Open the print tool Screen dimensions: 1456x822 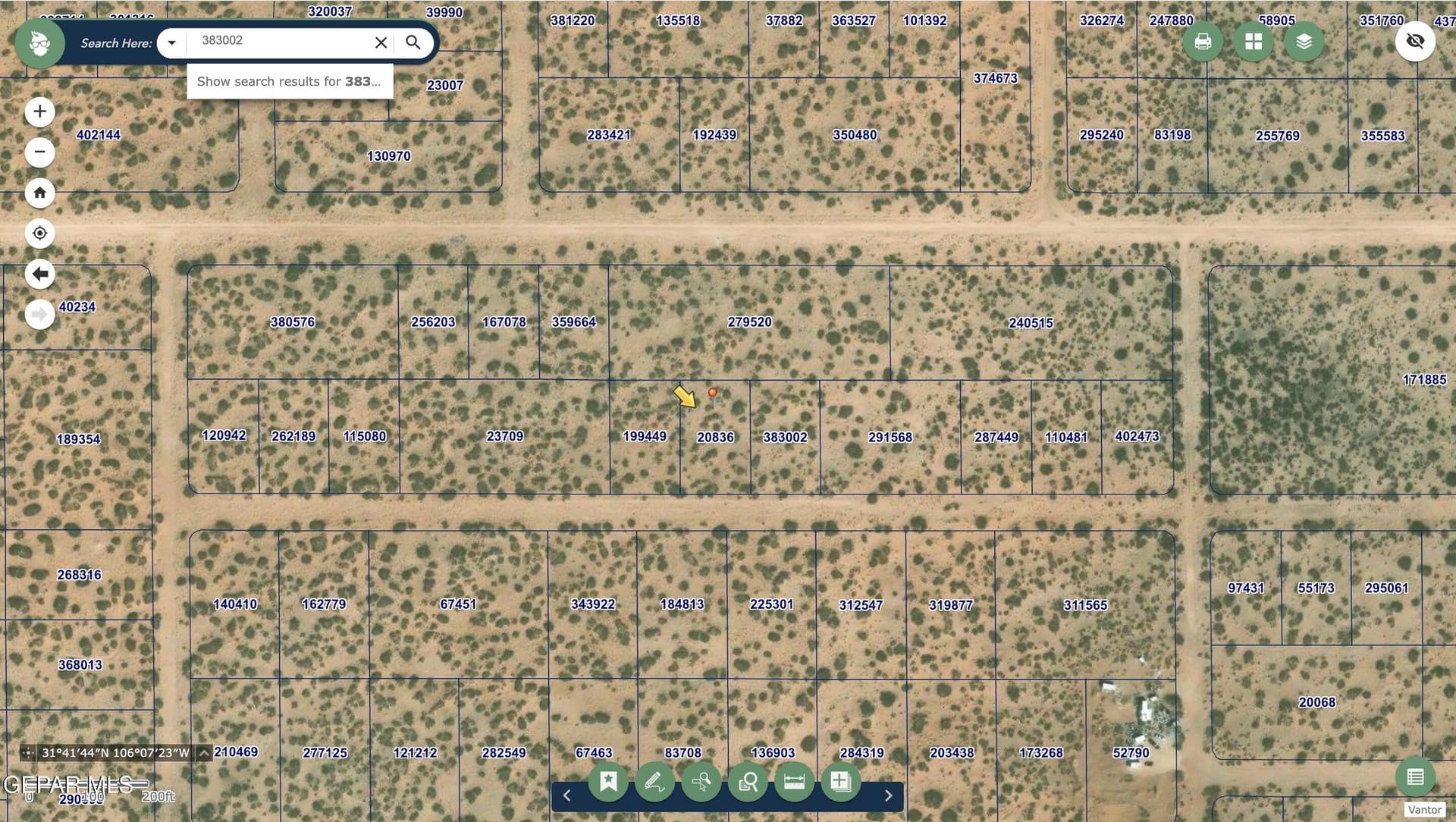click(1203, 42)
